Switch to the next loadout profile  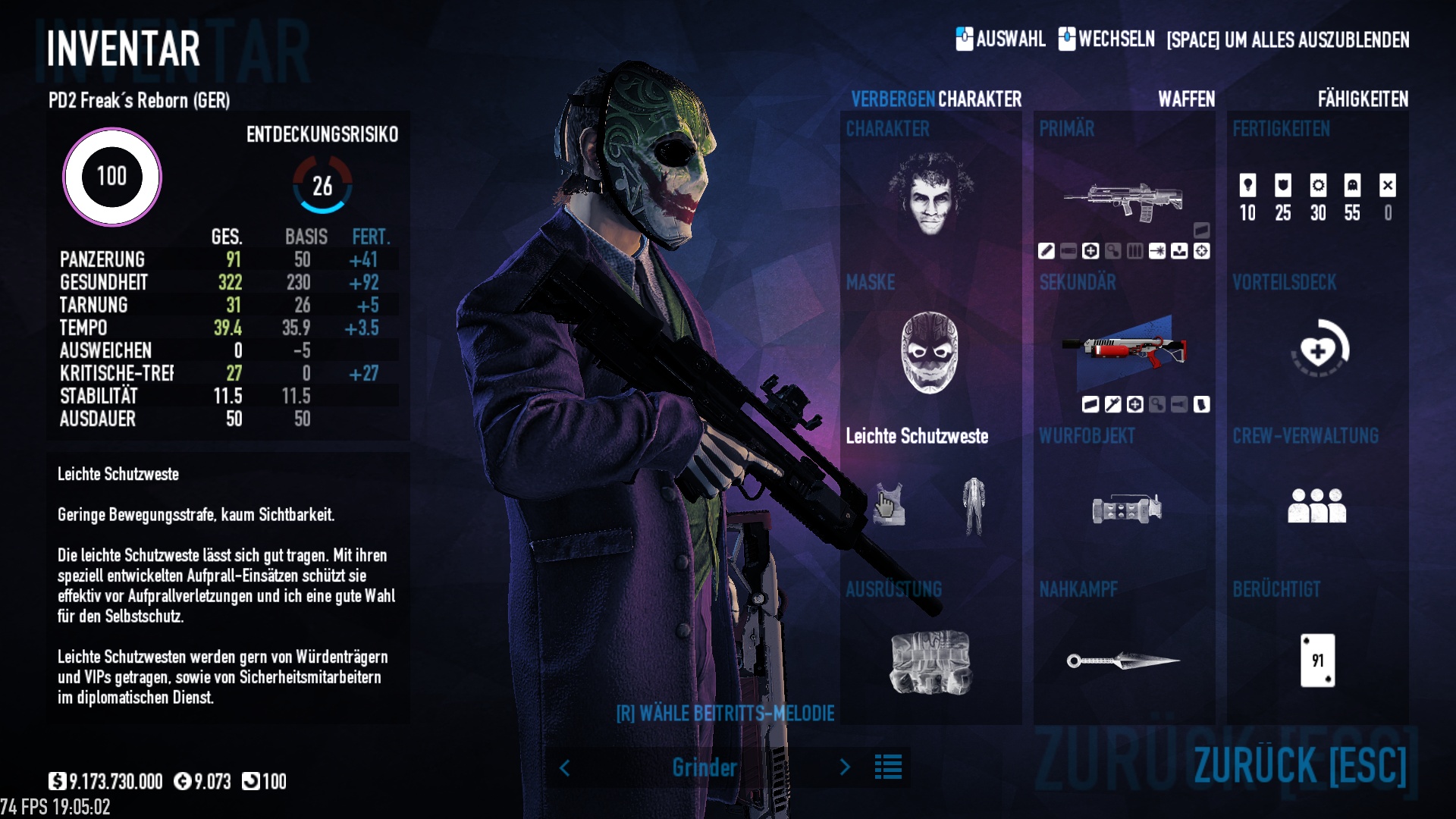(845, 767)
